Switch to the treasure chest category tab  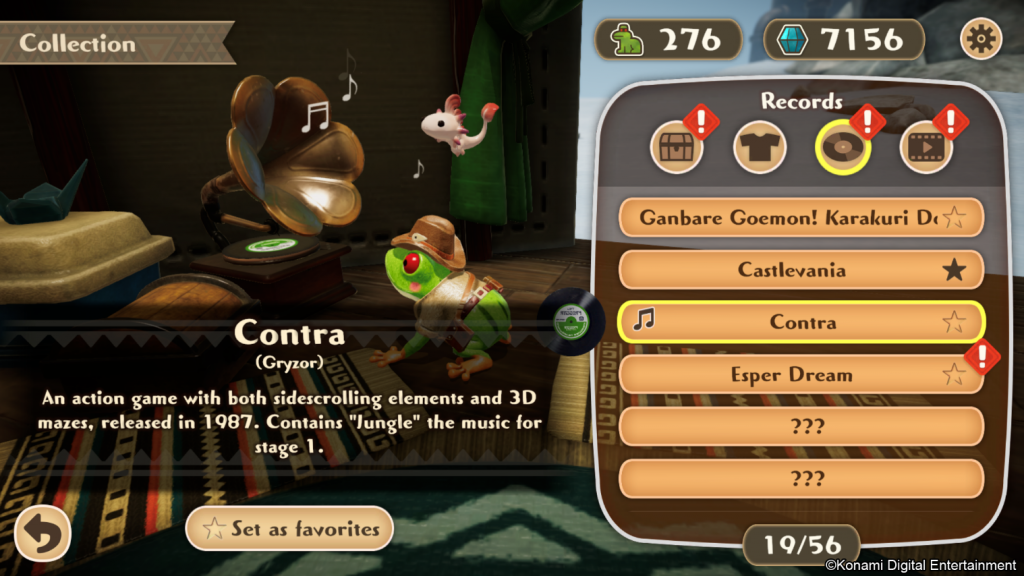tap(677, 149)
